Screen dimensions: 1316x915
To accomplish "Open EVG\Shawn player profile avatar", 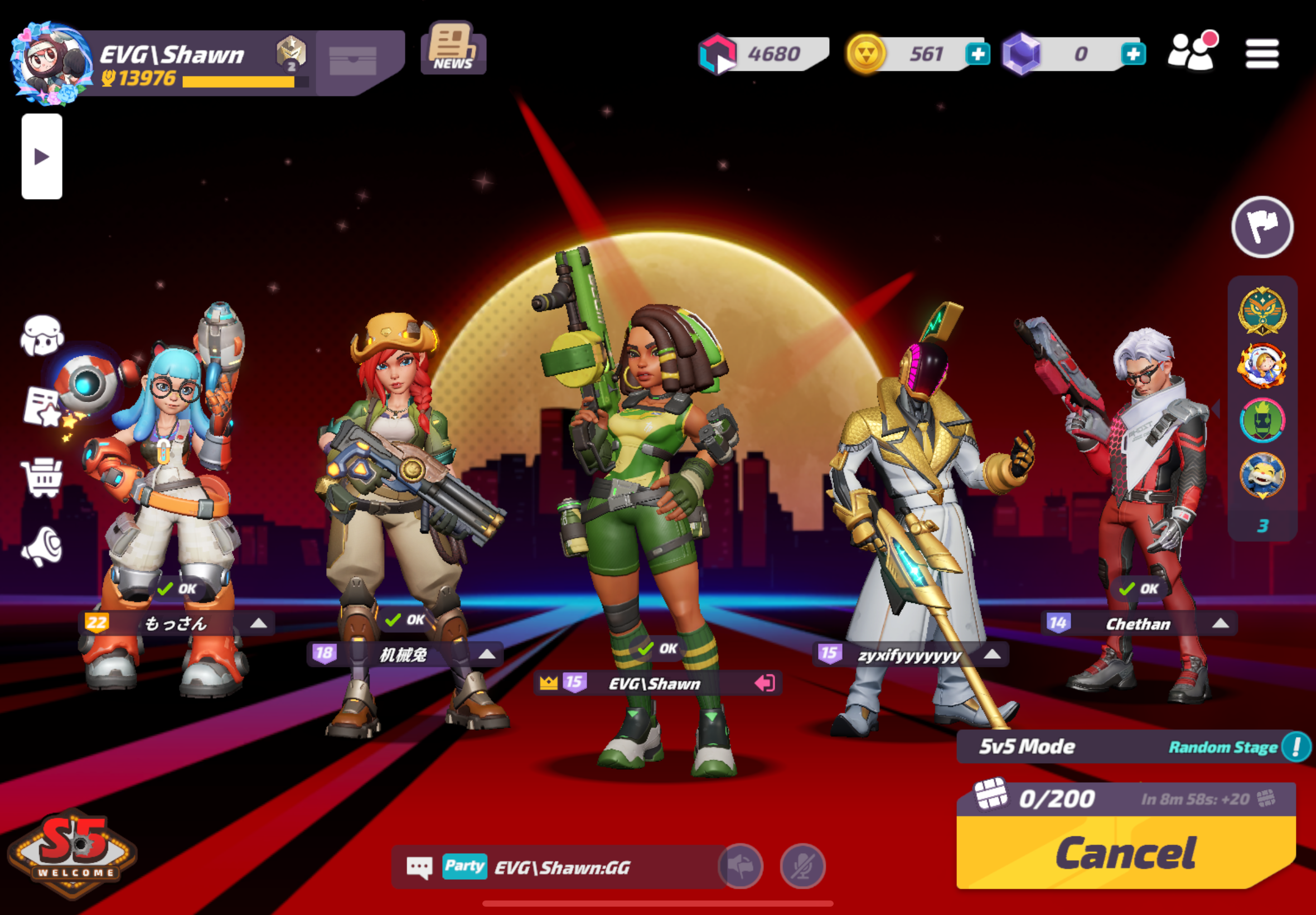I will tap(50, 63).
